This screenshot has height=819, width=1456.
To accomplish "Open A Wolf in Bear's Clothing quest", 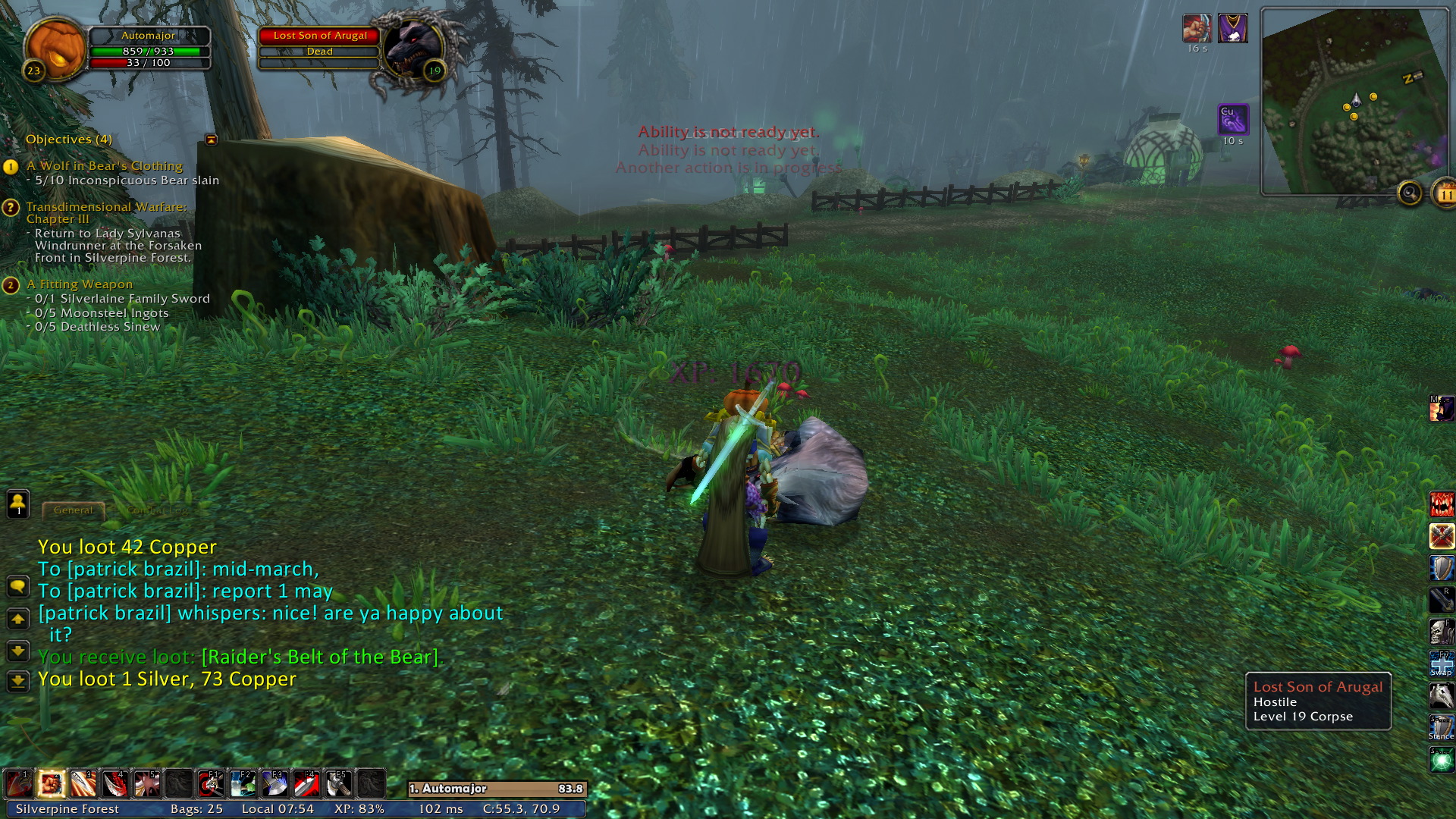I will pos(105,166).
